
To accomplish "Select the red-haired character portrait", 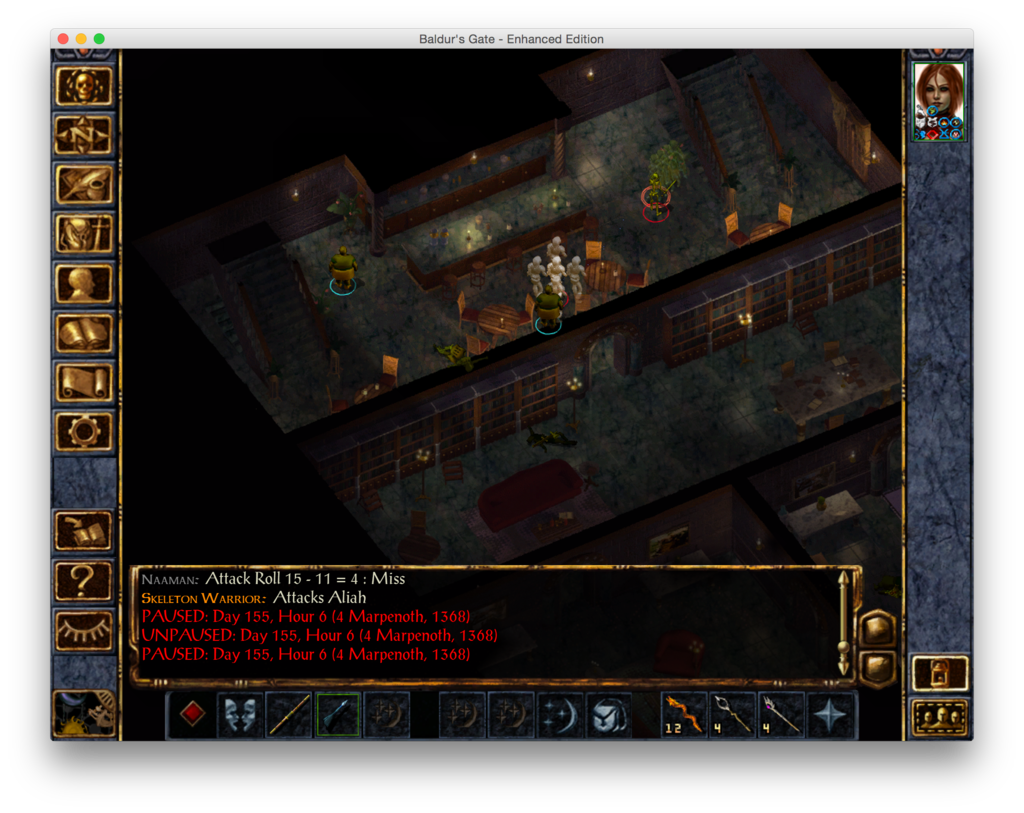I will pos(939,100).
